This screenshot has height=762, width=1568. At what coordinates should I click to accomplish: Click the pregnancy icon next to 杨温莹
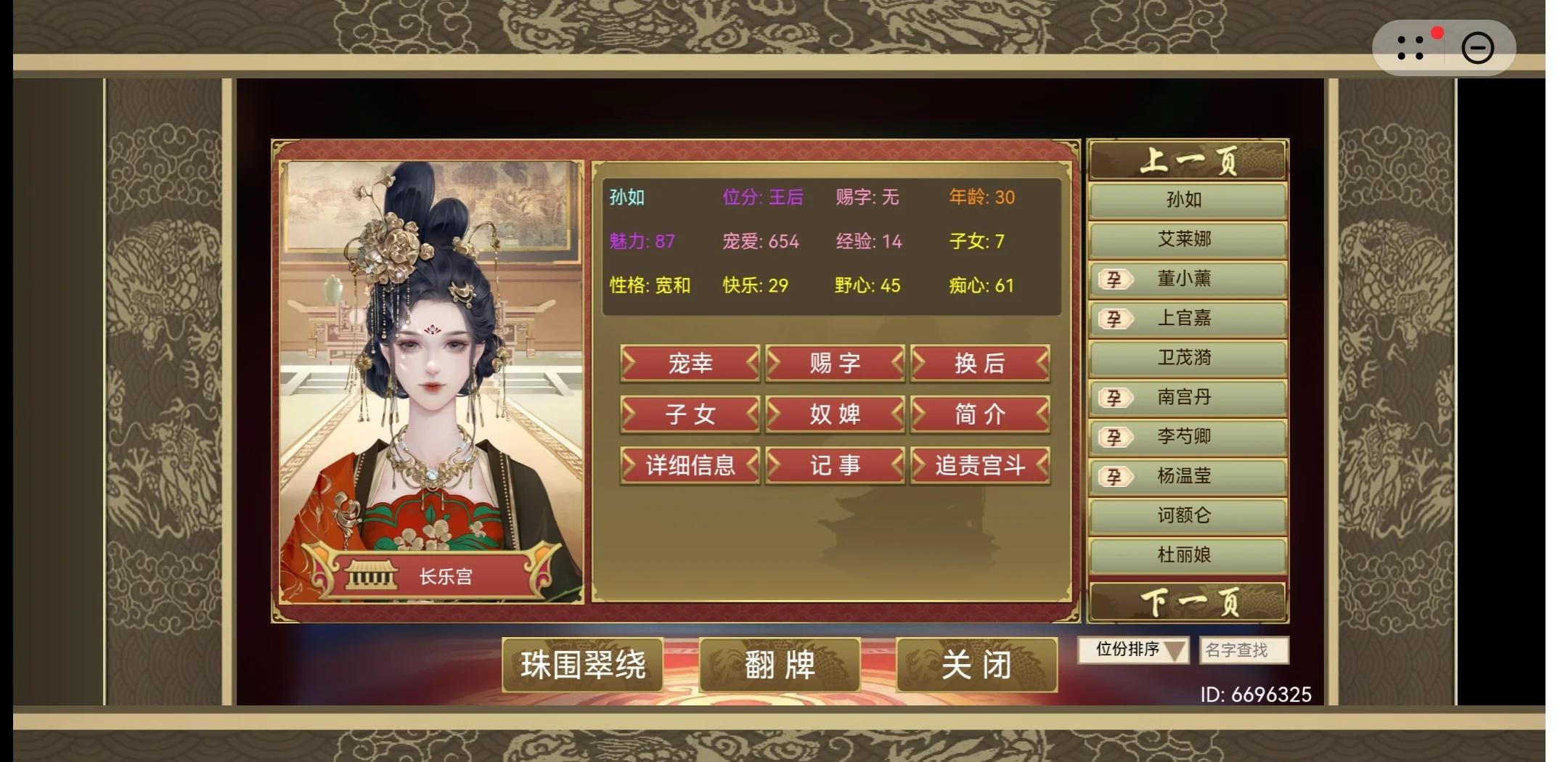(x=1117, y=476)
